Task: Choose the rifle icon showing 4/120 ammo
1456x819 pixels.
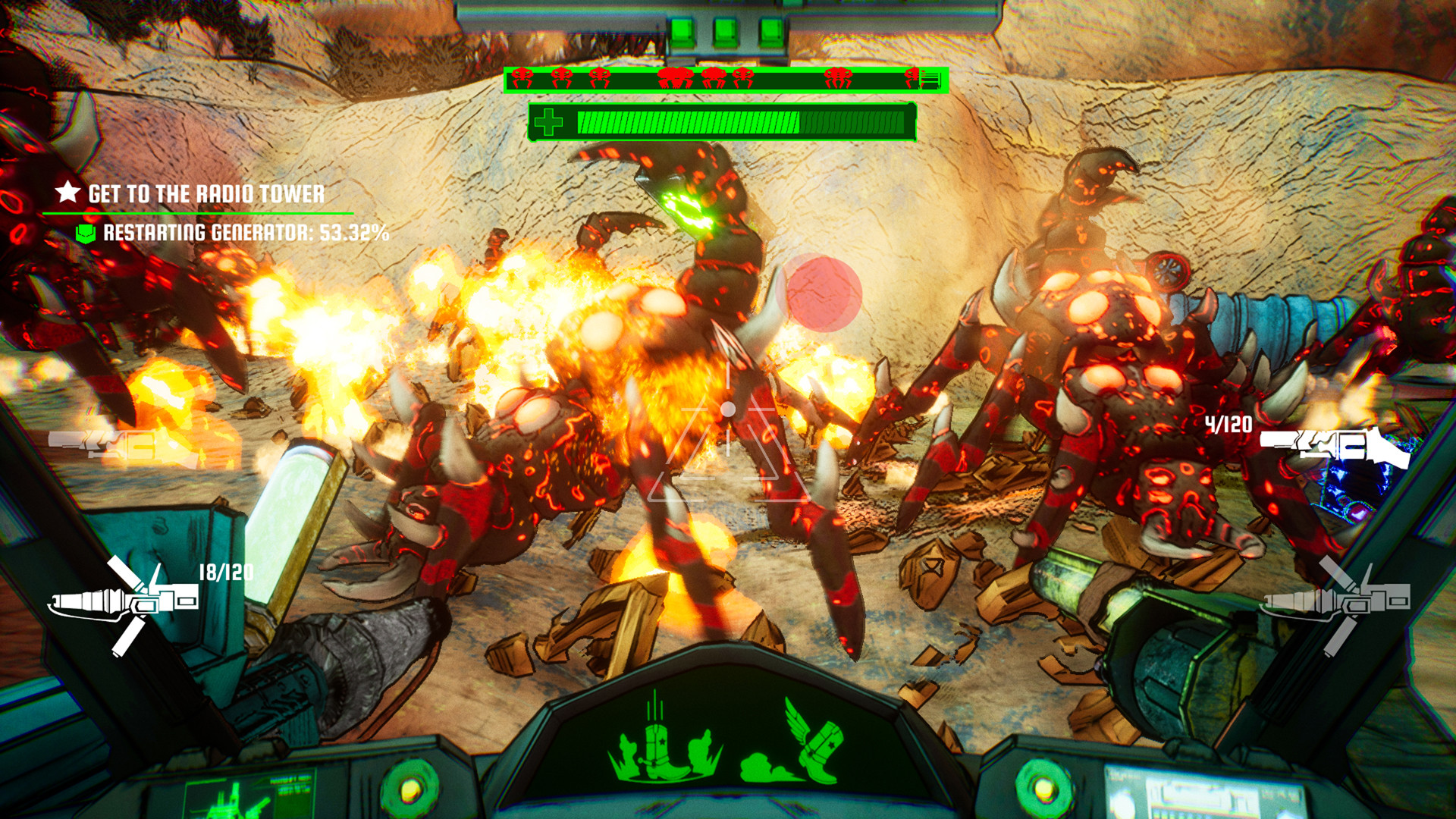Action: 1335,446
